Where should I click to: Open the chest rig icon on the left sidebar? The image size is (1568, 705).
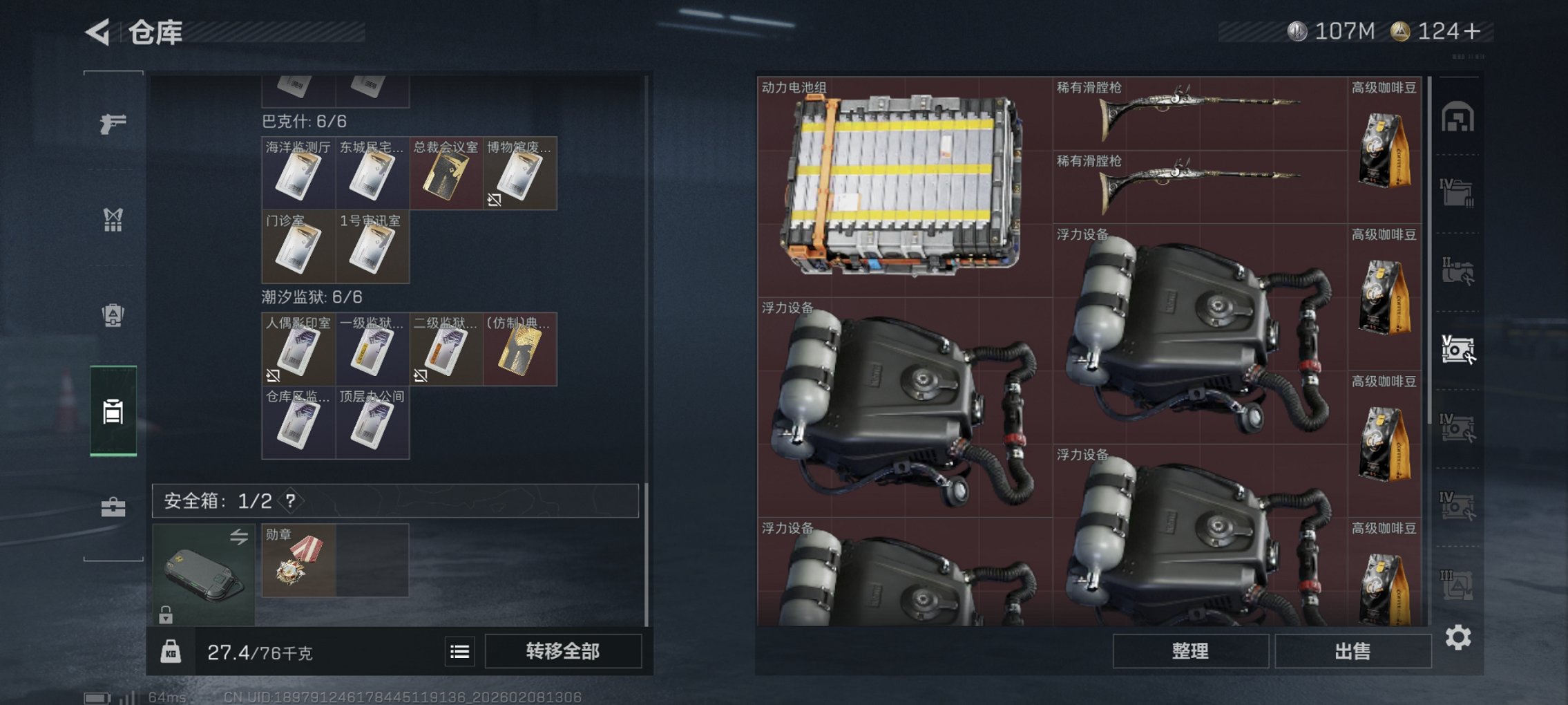click(x=113, y=220)
